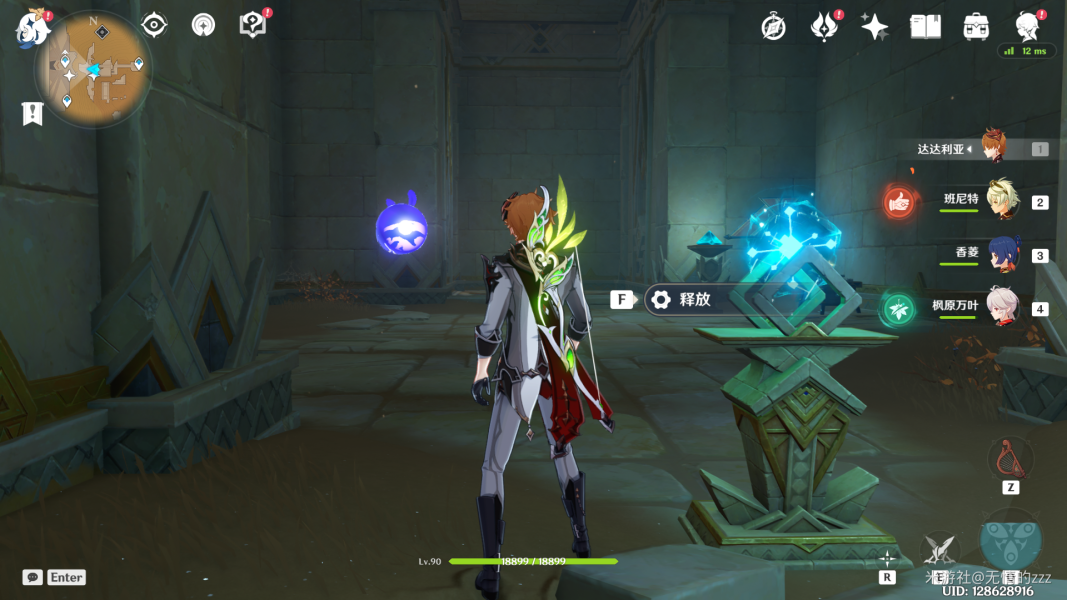Viewport: 1067px width, 600px height.
Task: Open the compass icon in the top bar
Action: click(773, 27)
